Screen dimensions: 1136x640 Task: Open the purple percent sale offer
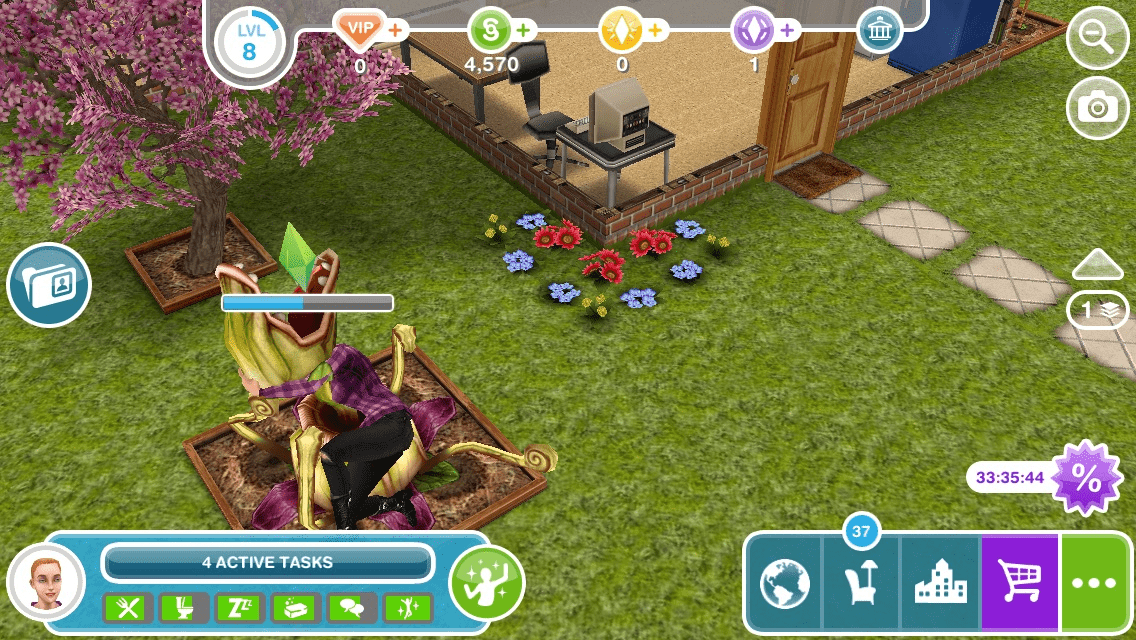coord(1086,477)
